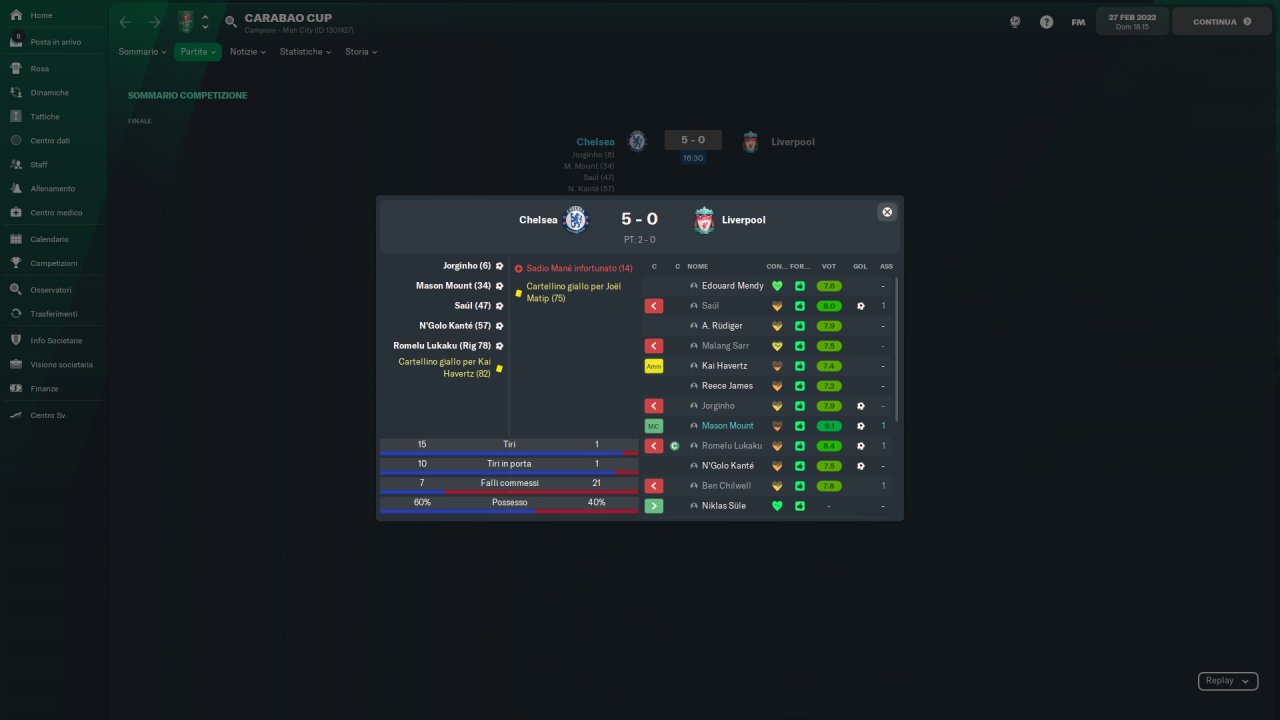
Task: Open the Calendario screen
Action: point(49,240)
